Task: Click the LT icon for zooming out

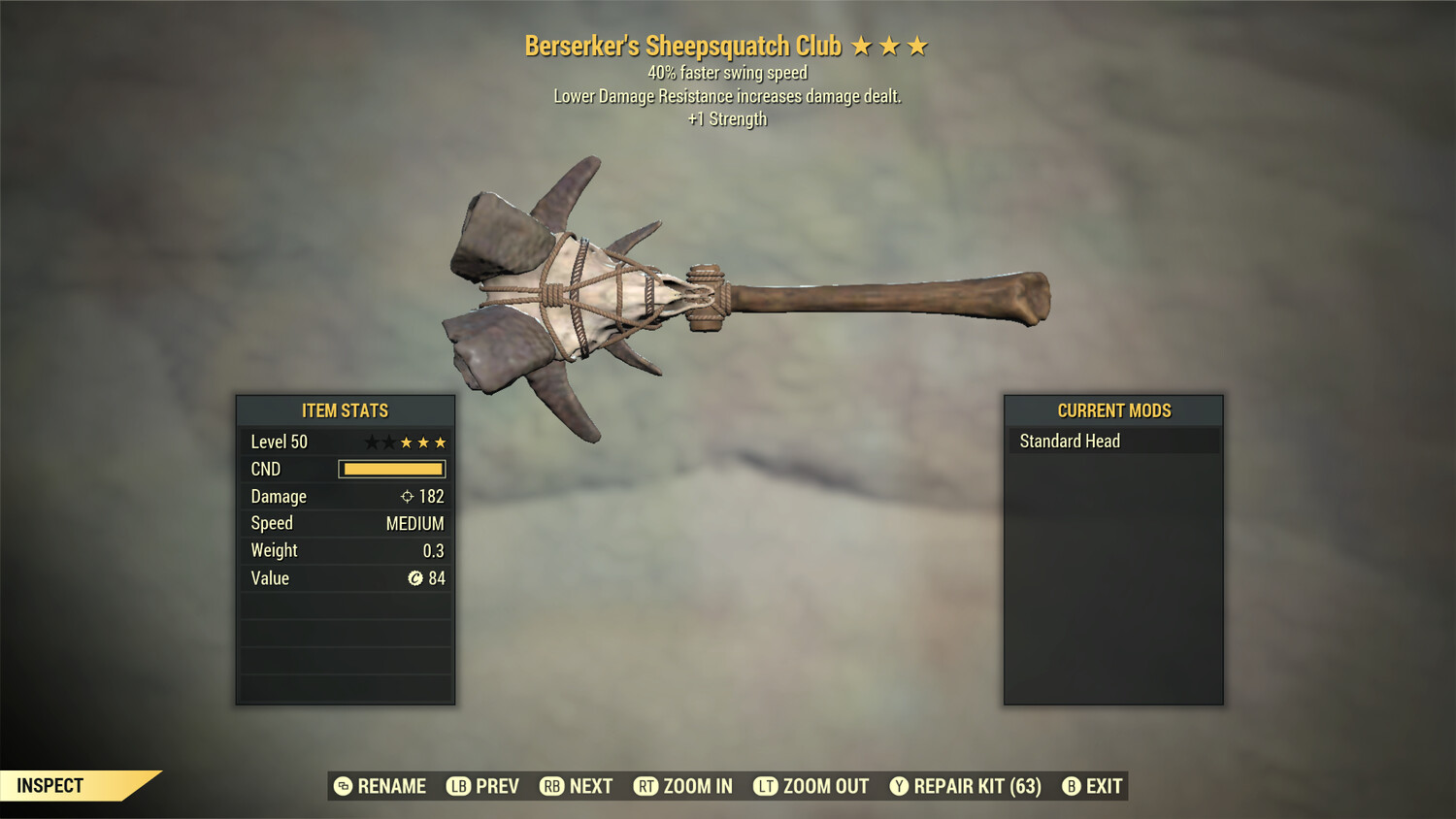Action: pyautogui.click(x=765, y=786)
